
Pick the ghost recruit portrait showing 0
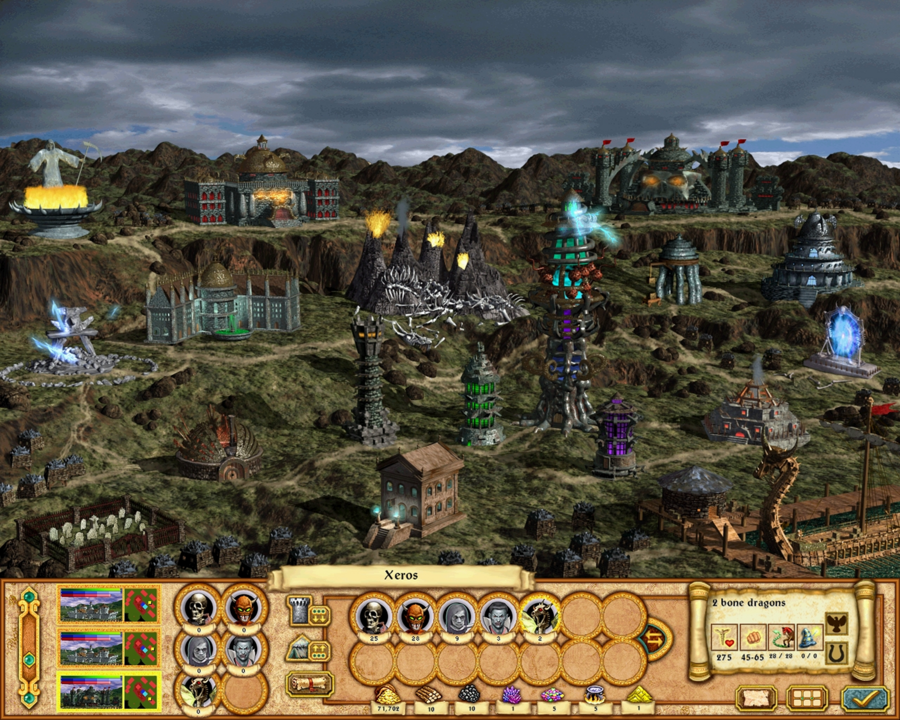(198, 651)
